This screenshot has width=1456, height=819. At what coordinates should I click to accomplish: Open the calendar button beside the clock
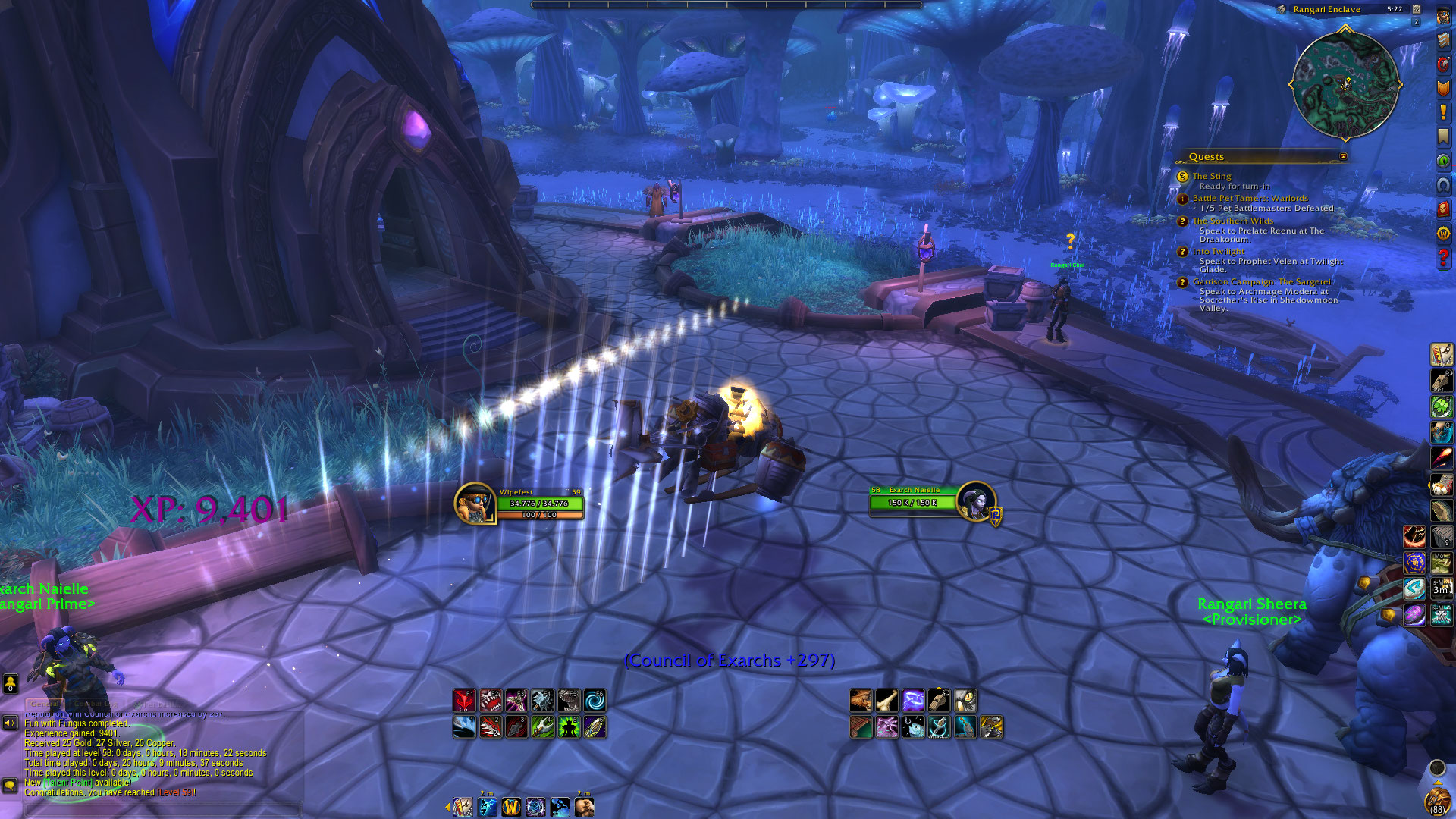point(1416,9)
